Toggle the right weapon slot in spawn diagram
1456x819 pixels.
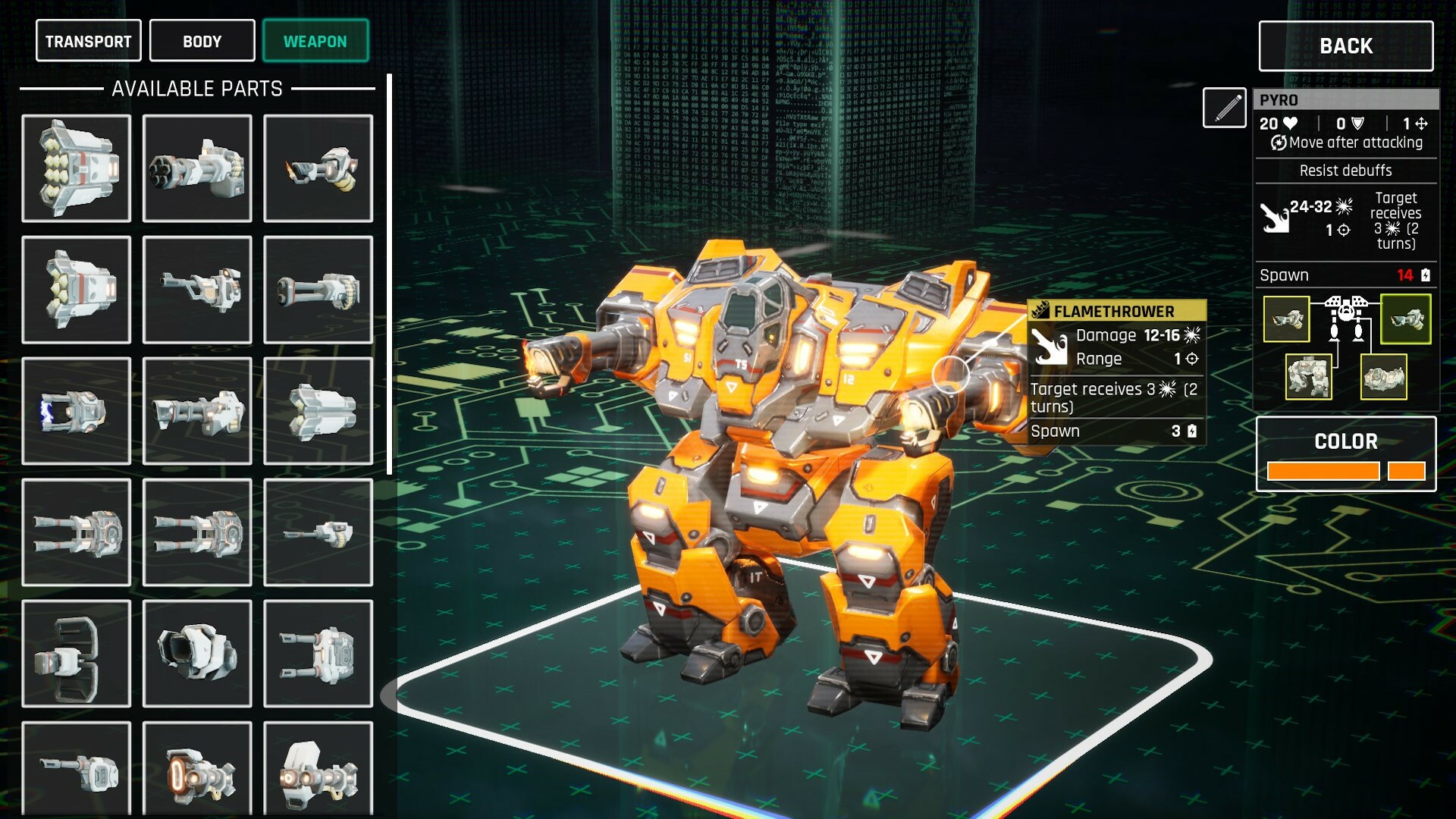[1407, 319]
